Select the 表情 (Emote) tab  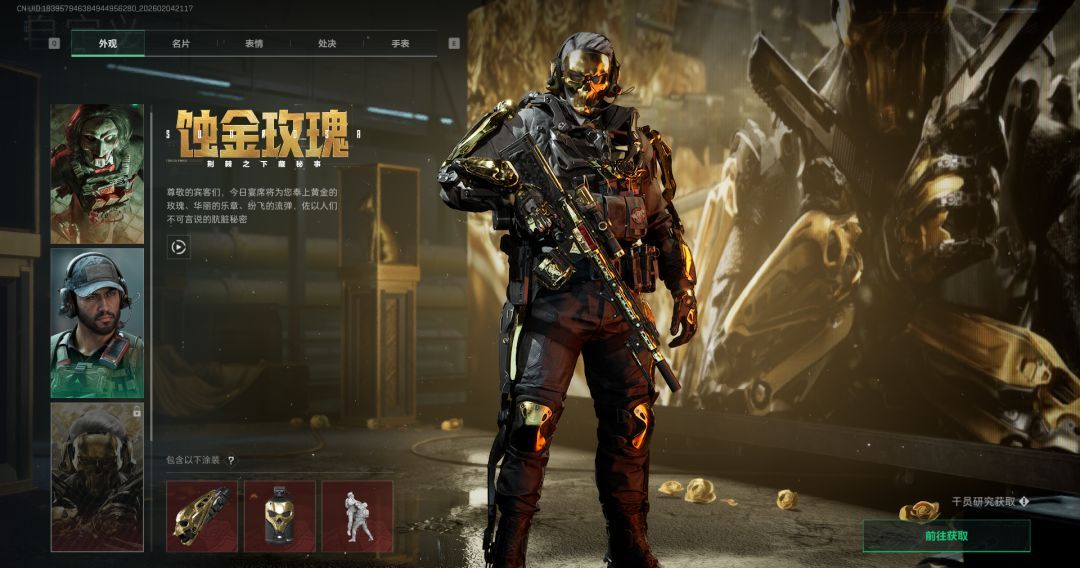coord(254,44)
